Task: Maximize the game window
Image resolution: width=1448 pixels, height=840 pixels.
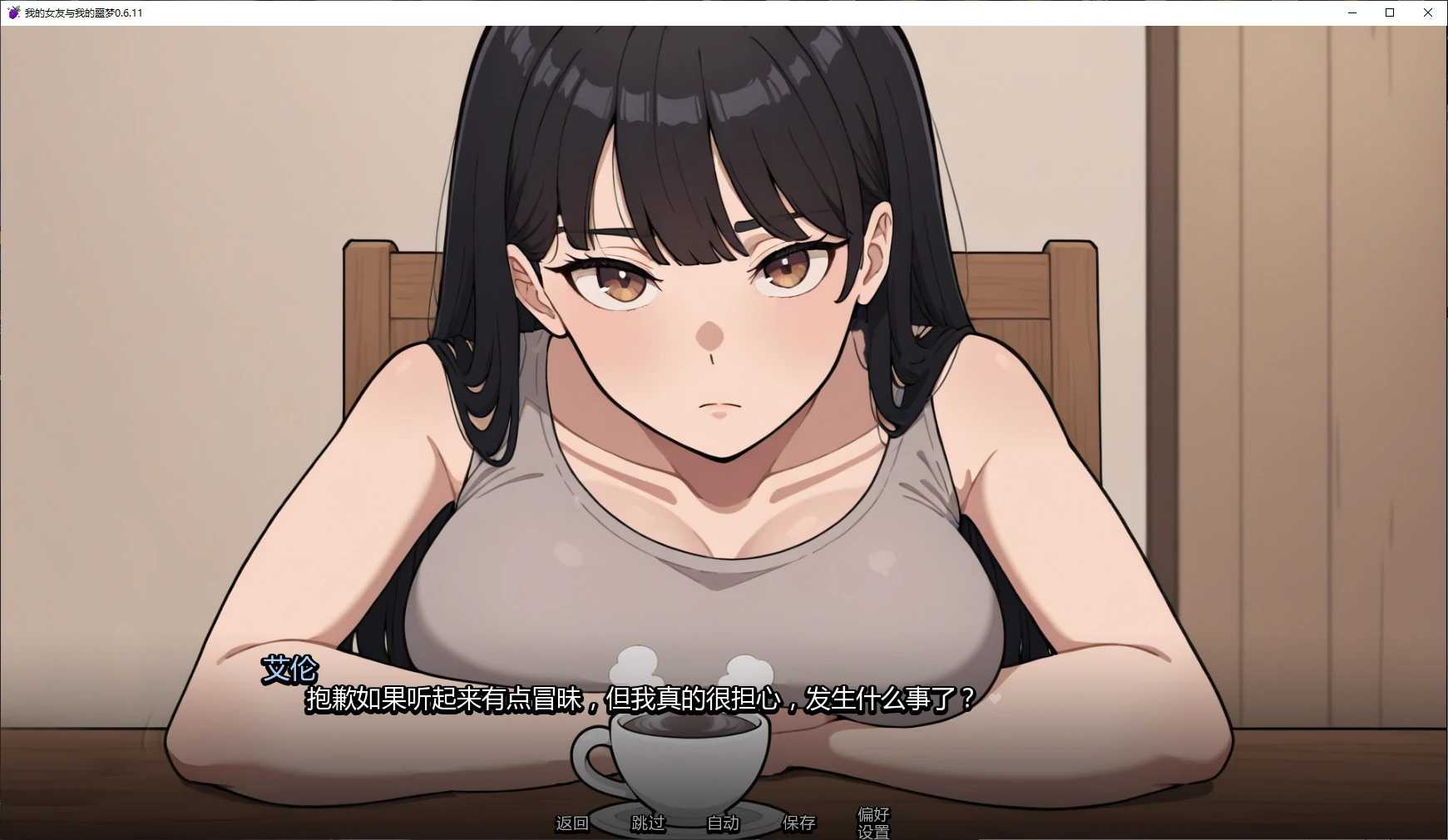Action: pos(1389,12)
